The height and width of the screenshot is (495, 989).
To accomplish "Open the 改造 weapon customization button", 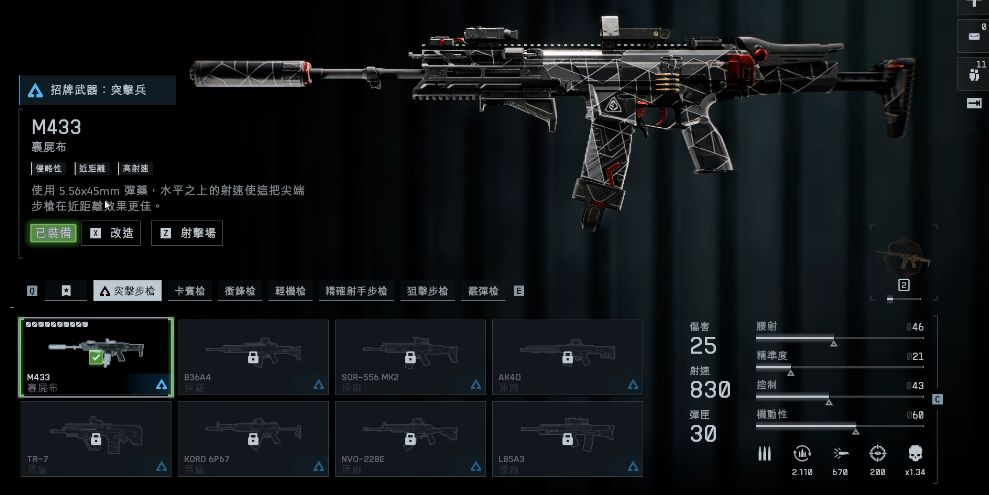I will 111,233.
